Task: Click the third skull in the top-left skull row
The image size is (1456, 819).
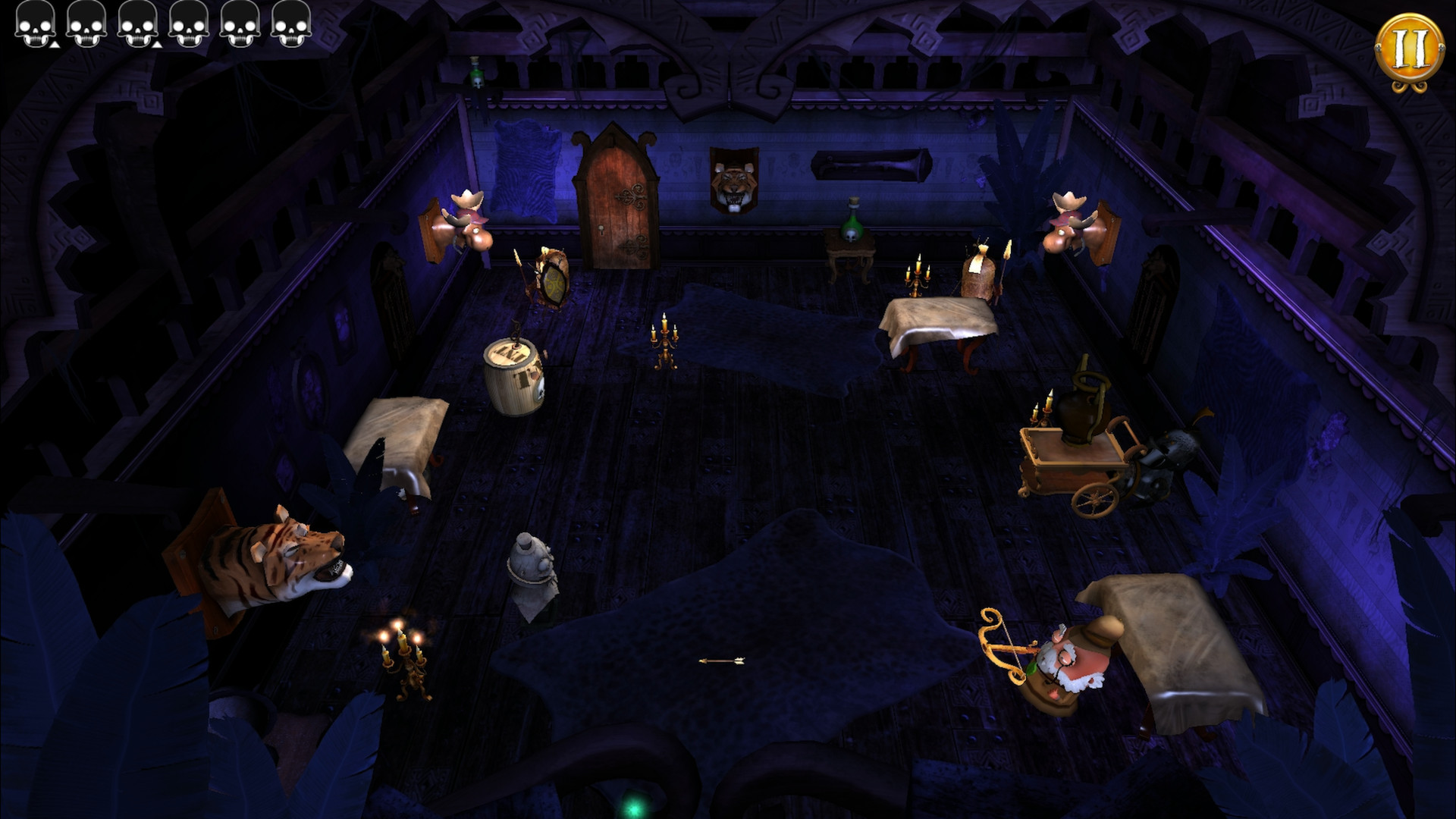Action: [138, 24]
